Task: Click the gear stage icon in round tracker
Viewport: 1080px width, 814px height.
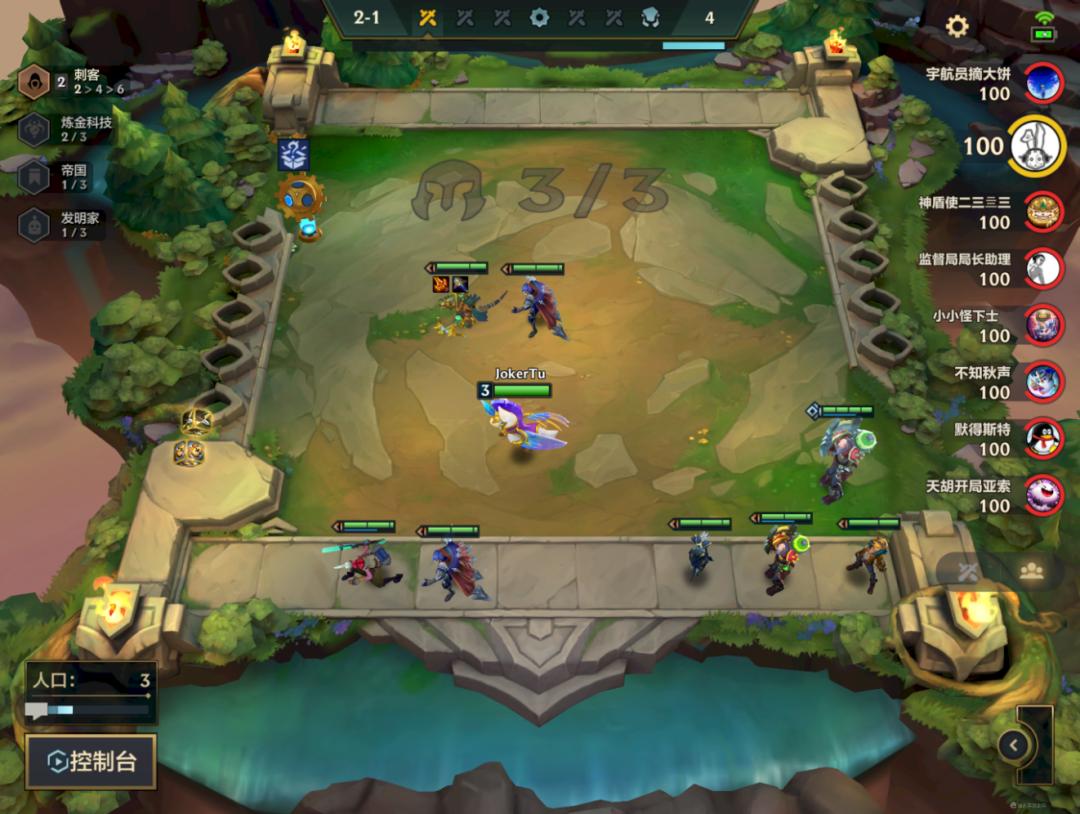Action: click(539, 17)
